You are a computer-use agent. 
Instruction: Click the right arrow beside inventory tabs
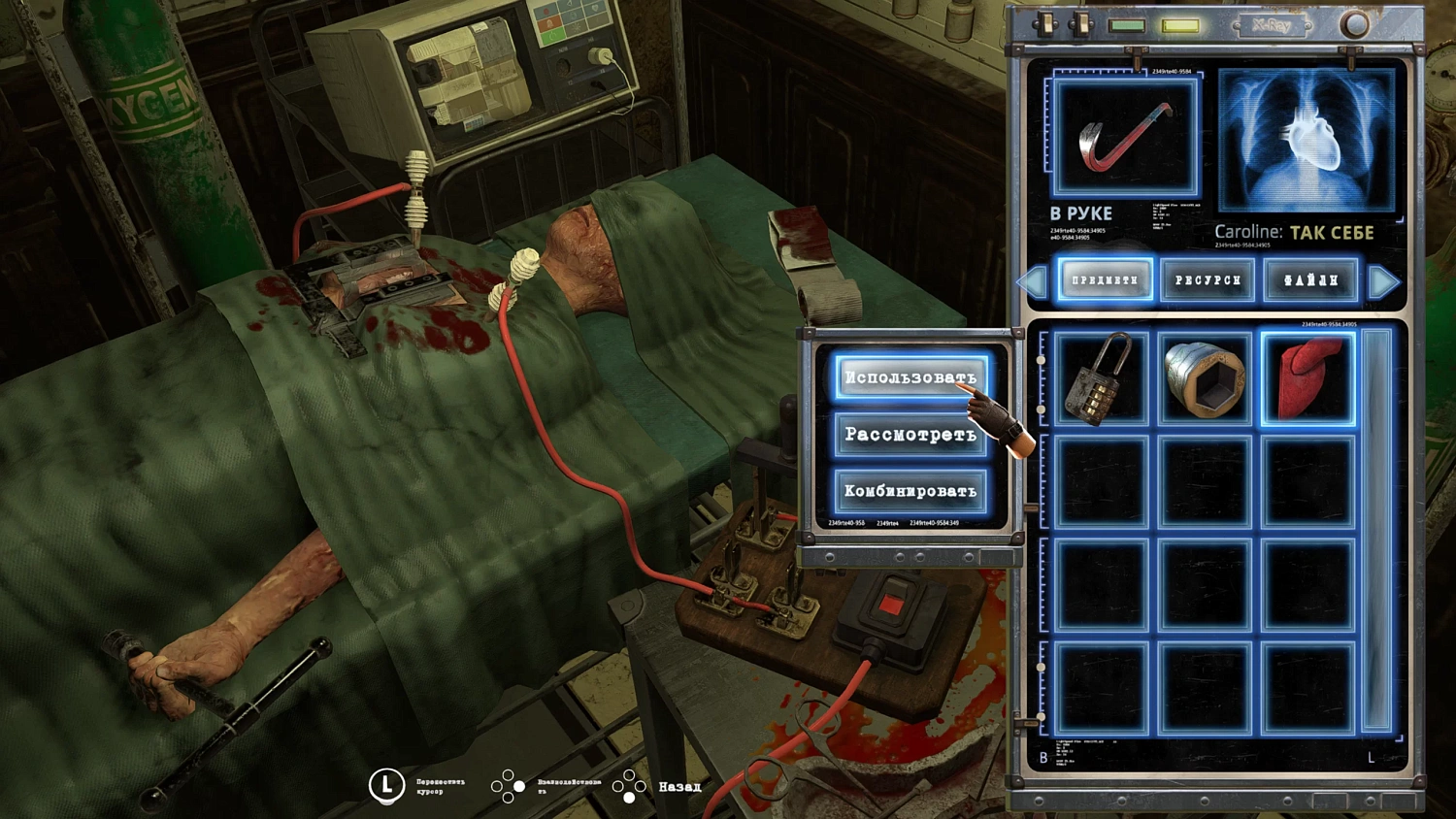click(x=1383, y=281)
